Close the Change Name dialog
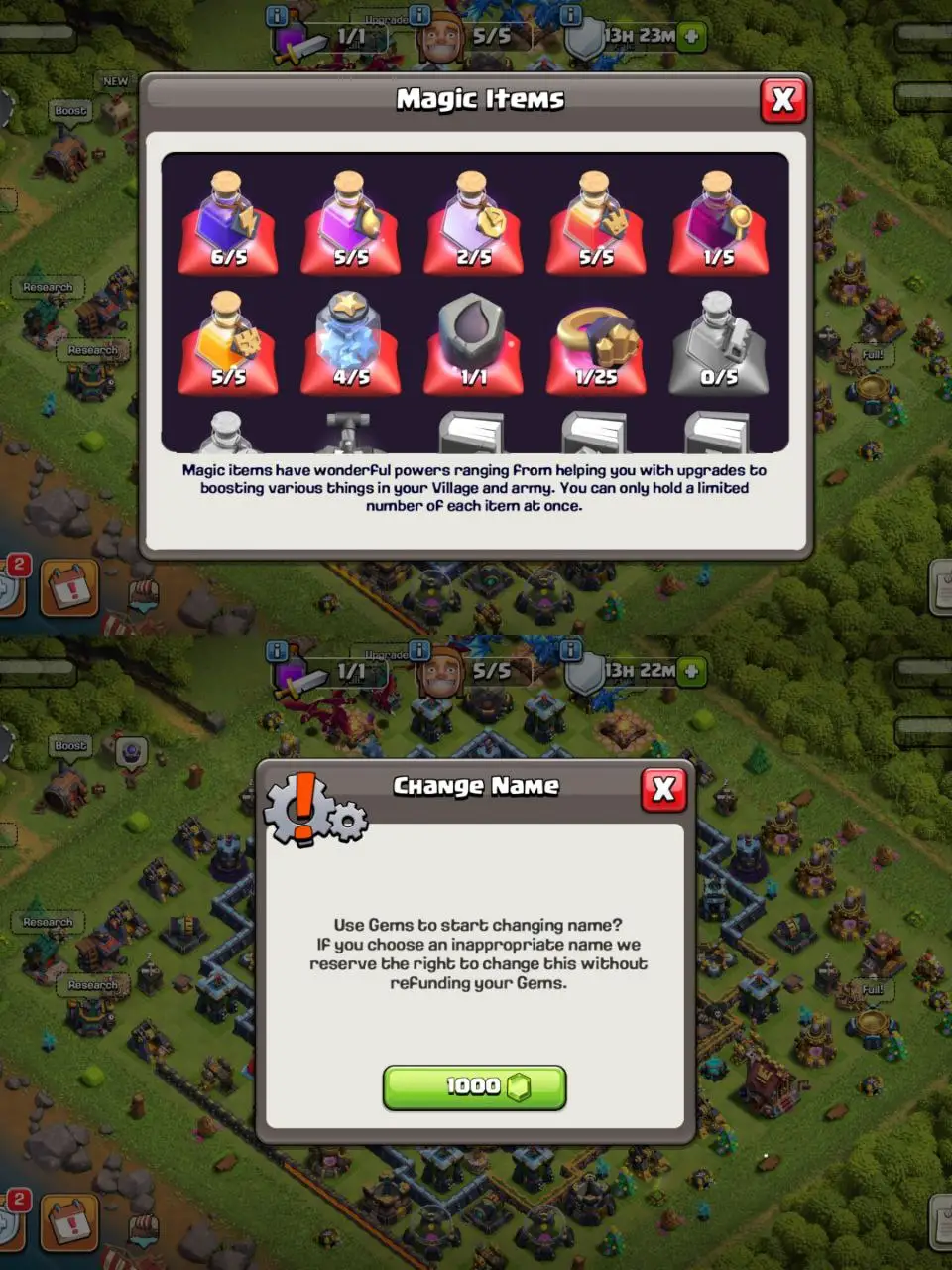This screenshot has width=952, height=1270. coord(663,790)
